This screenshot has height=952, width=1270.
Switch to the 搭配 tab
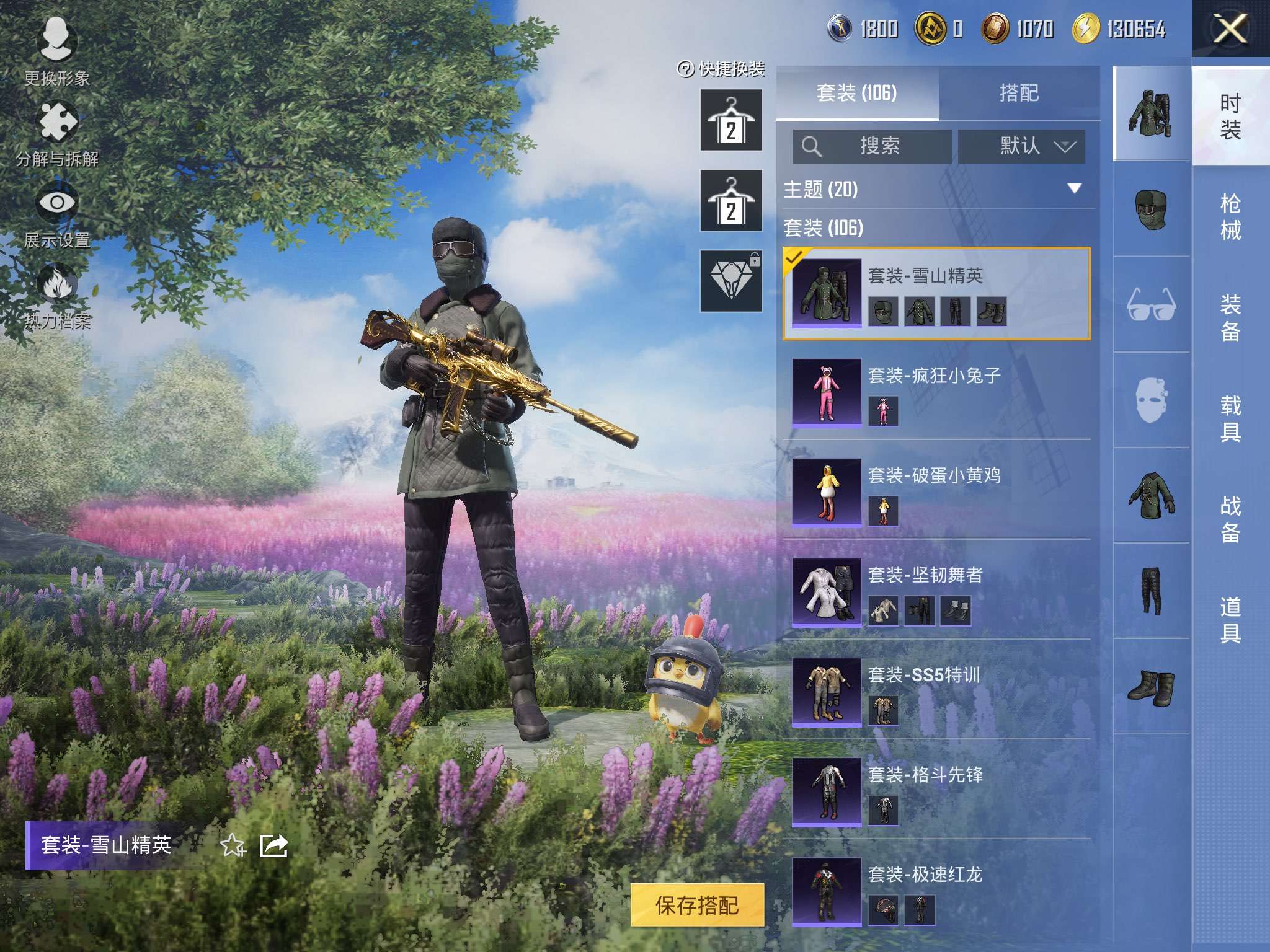click(1019, 93)
